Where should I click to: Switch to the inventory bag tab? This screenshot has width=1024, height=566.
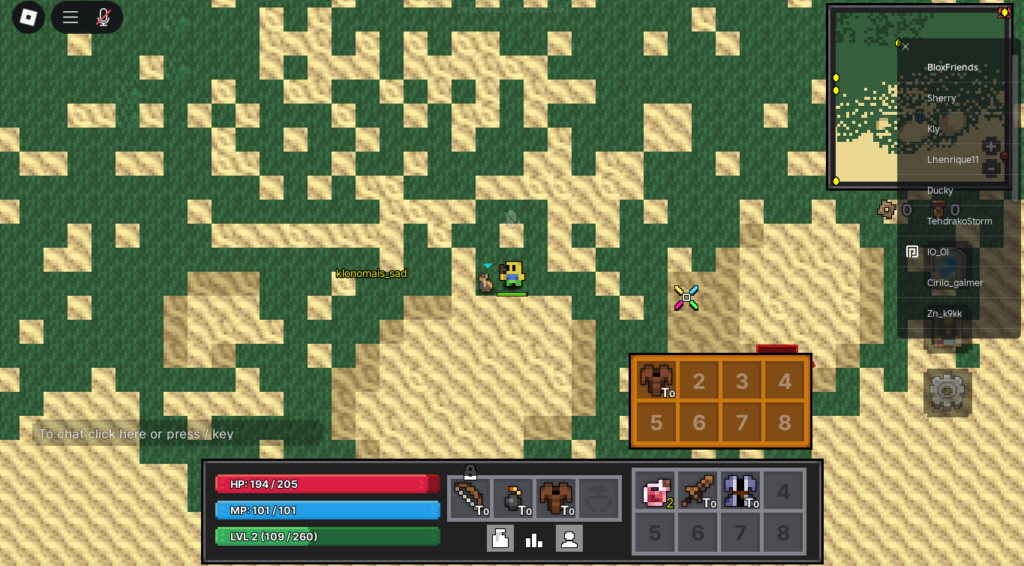pos(500,539)
